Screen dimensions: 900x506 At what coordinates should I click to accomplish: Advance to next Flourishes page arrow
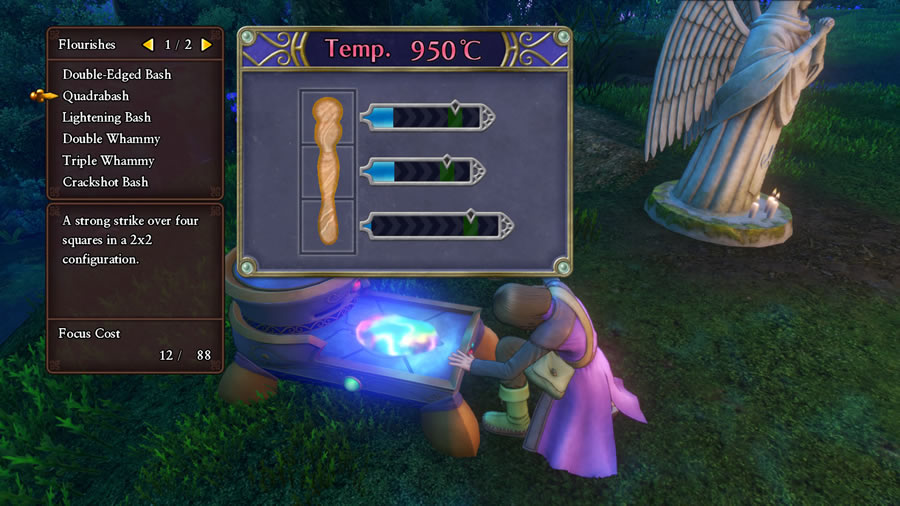coord(206,45)
